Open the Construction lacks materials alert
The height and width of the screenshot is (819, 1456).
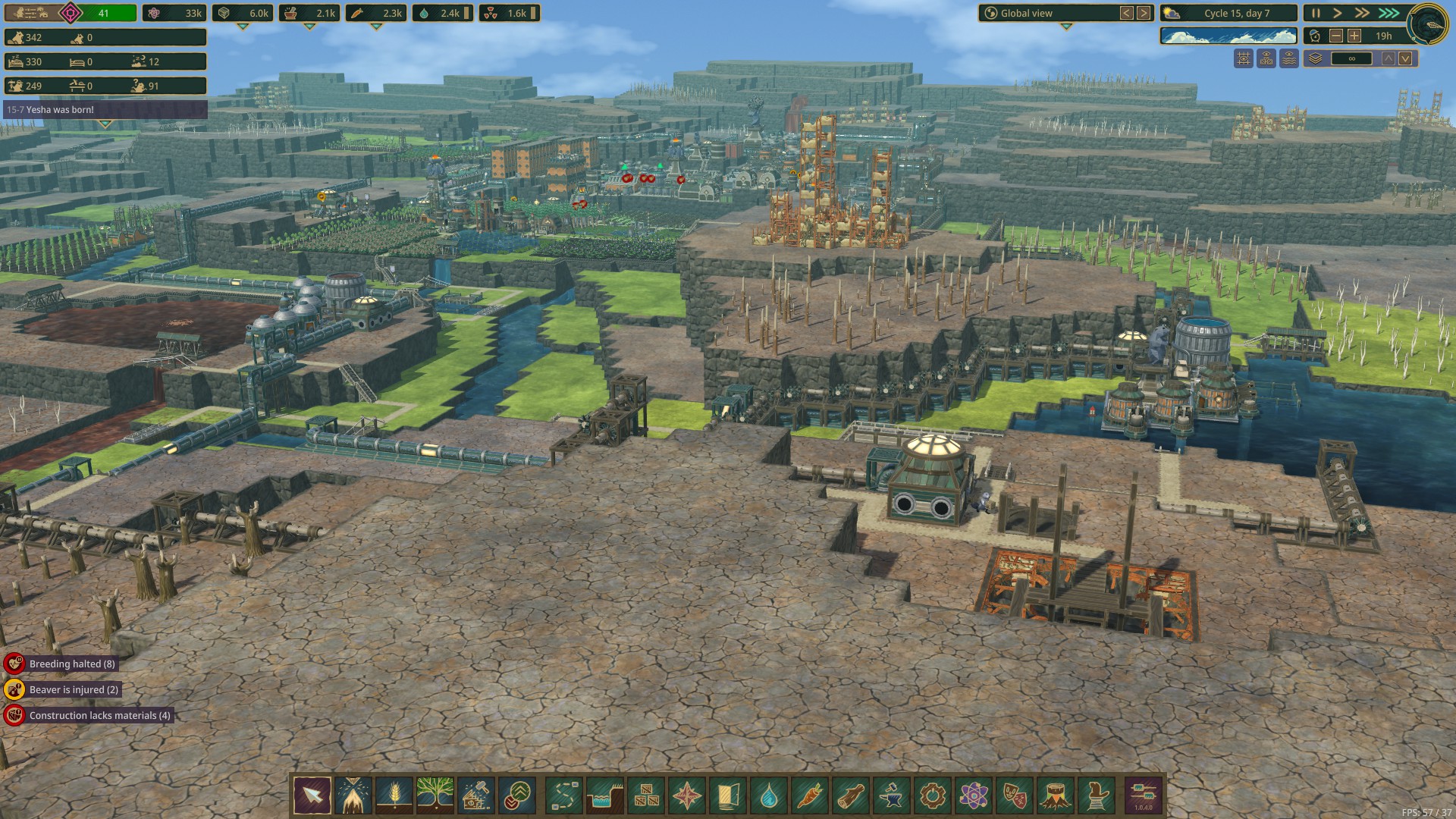click(x=99, y=715)
